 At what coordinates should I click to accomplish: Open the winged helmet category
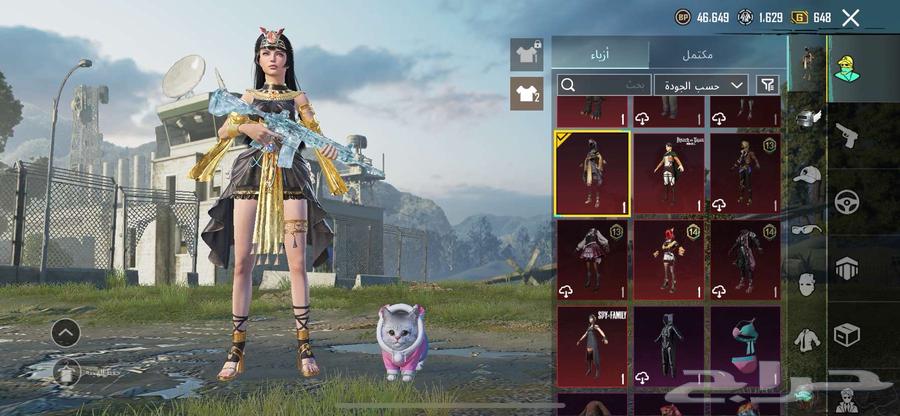tap(807, 118)
